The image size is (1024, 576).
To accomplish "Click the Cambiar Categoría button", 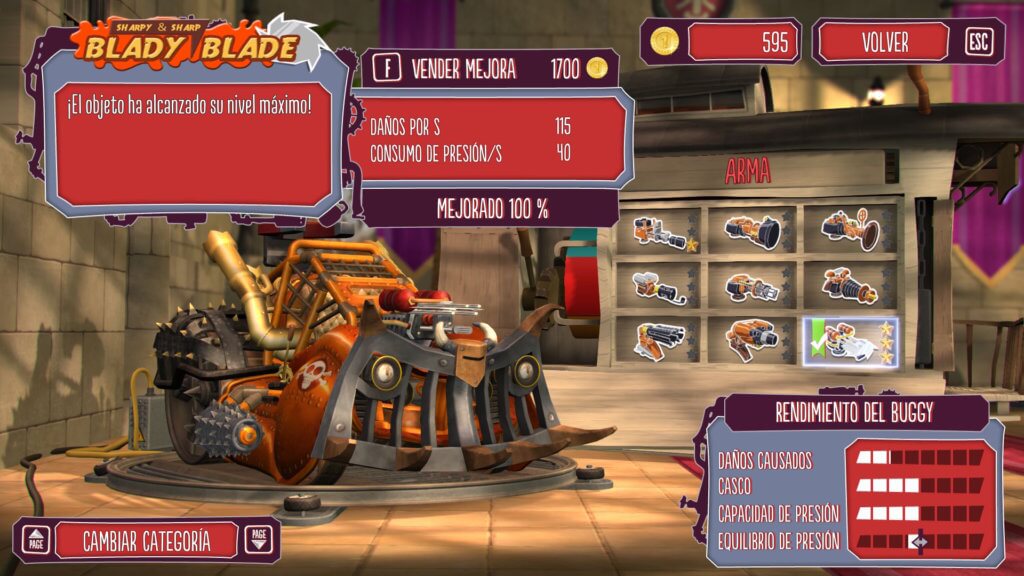I will click(147, 541).
